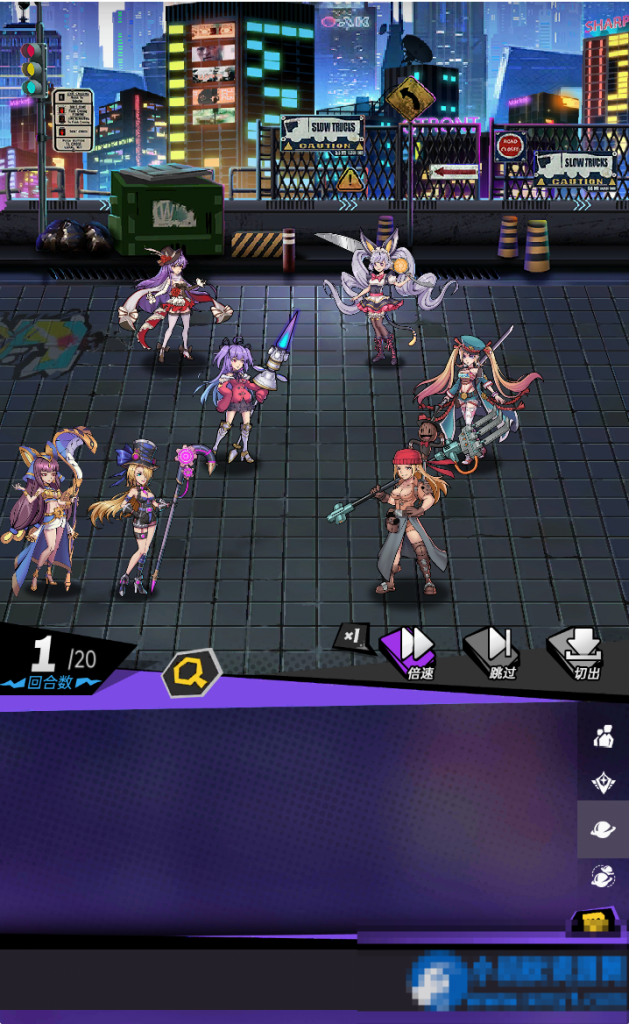Switch to the two-people team tab

point(603,737)
